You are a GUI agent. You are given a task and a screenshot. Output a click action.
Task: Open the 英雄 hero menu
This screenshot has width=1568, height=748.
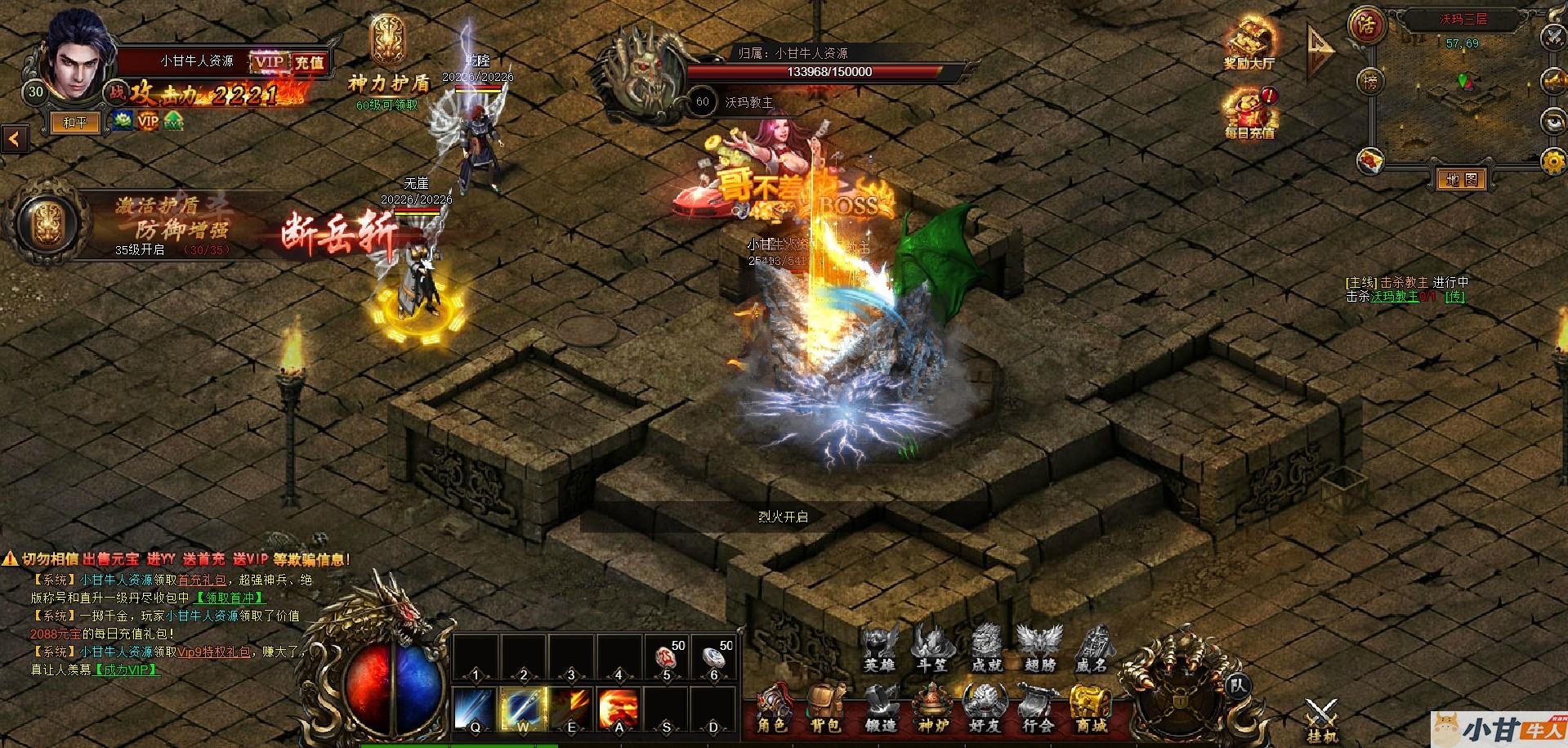[x=880, y=648]
